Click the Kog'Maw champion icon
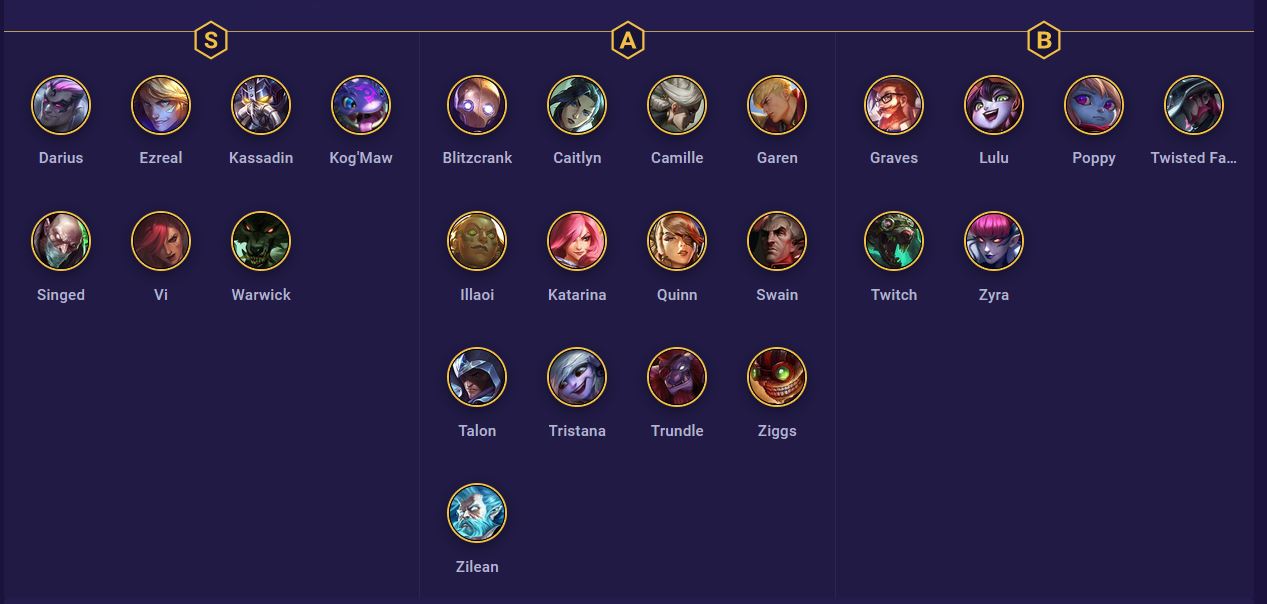 coord(361,105)
